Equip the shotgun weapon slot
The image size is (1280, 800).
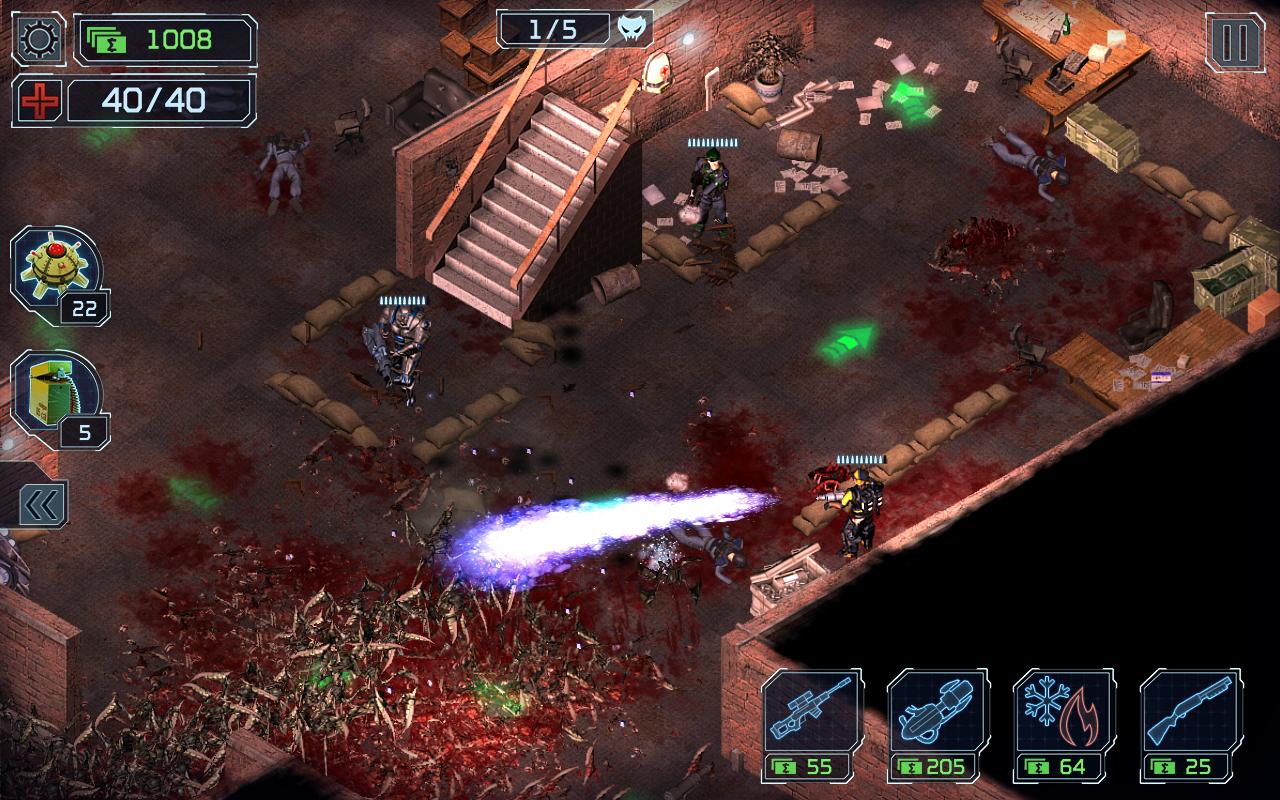click(1190, 710)
